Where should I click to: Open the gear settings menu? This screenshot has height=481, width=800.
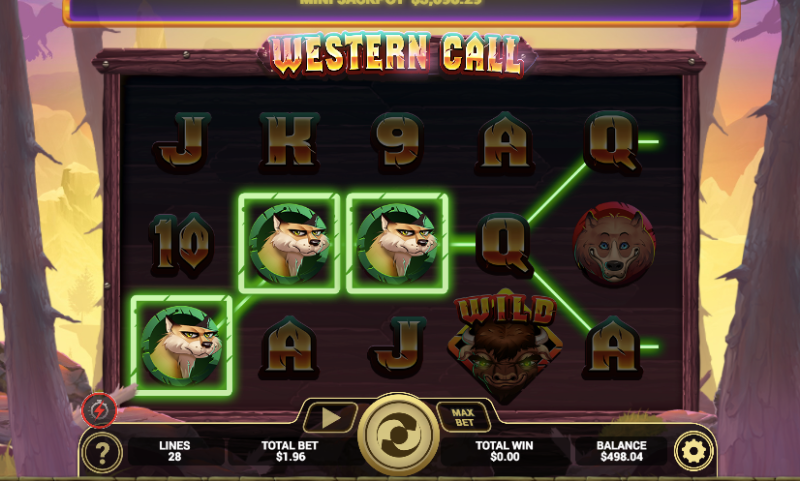point(692,452)
